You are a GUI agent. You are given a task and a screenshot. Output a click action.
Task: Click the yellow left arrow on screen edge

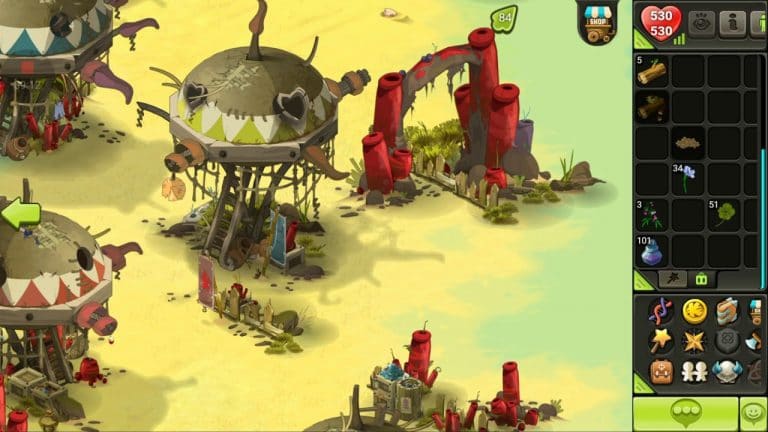pyautogui.click(x=20, y=213)
